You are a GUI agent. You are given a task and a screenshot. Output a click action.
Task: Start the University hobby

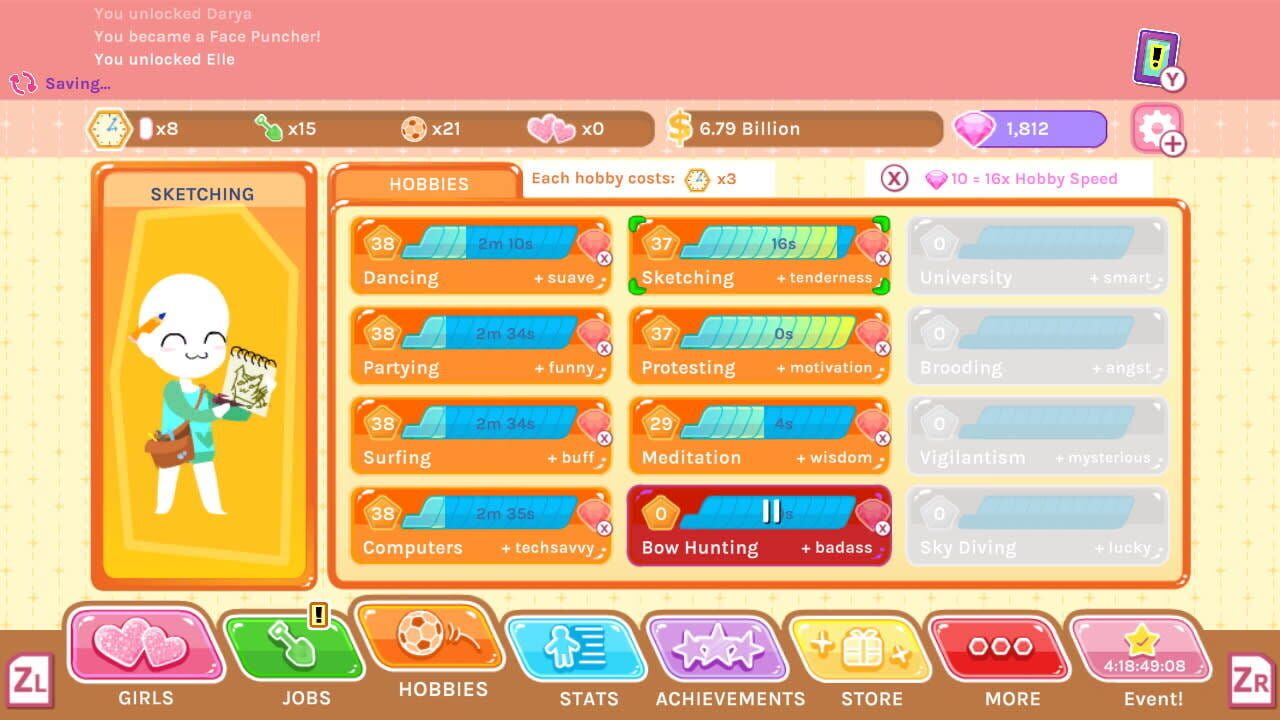pos(1037,255)
